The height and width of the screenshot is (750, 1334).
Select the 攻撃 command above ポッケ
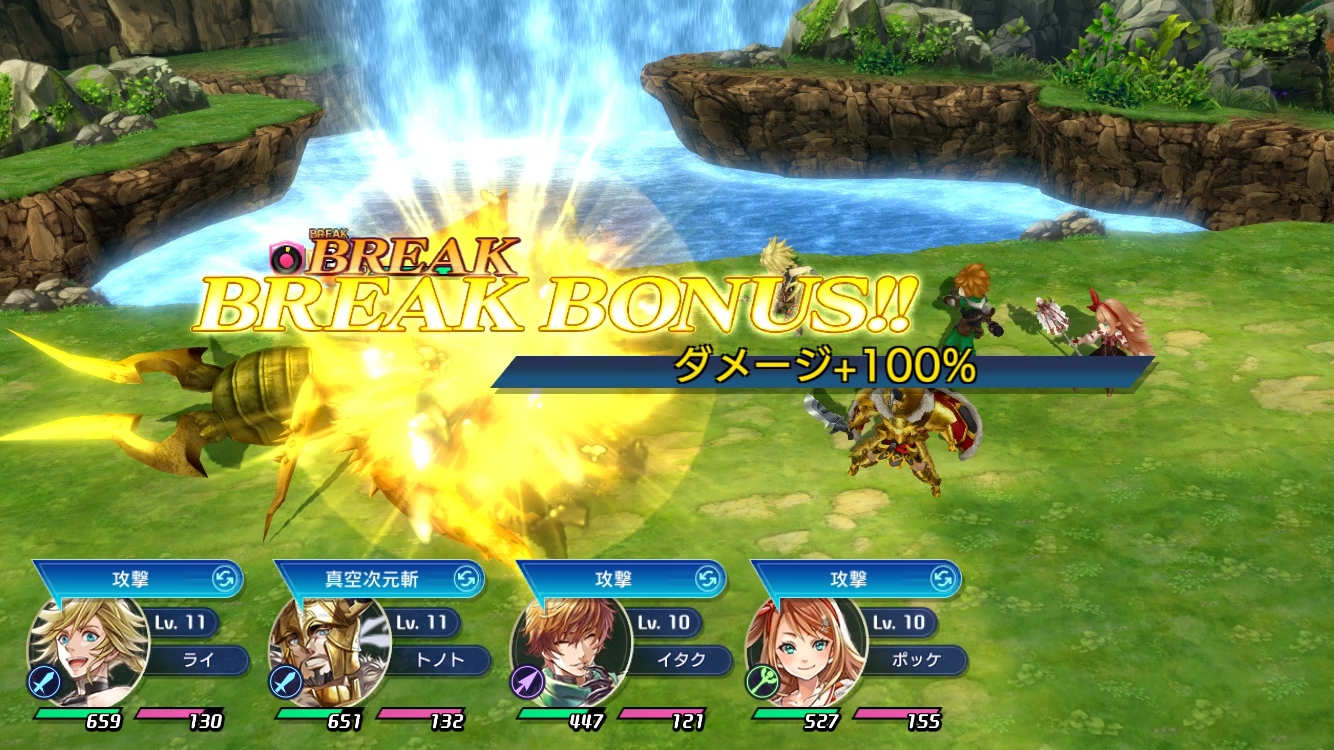(x=849, y=579)
